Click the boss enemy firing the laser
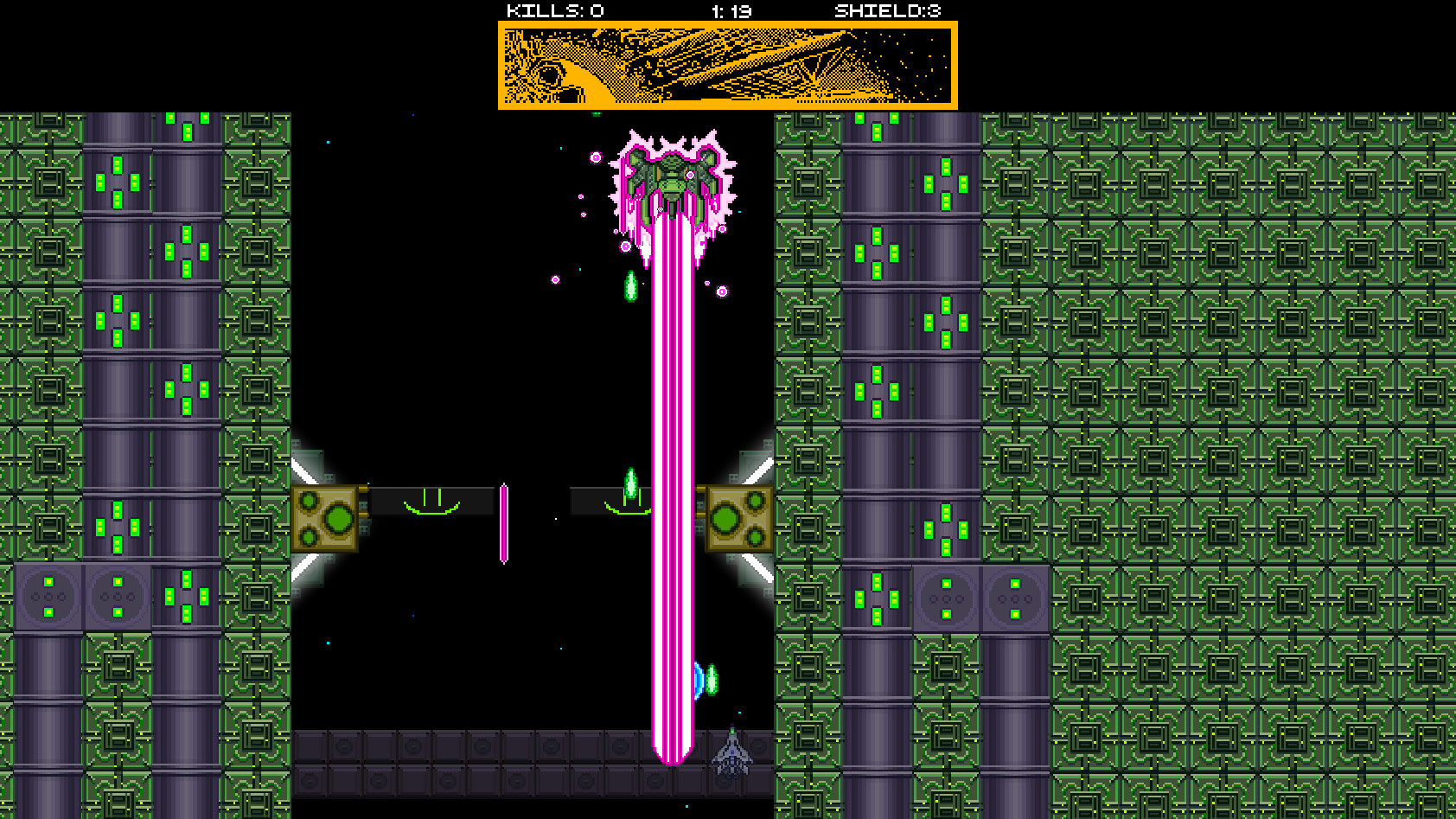Image resolution: width=1456 pixels, height=819 pixels. (674, 177)
